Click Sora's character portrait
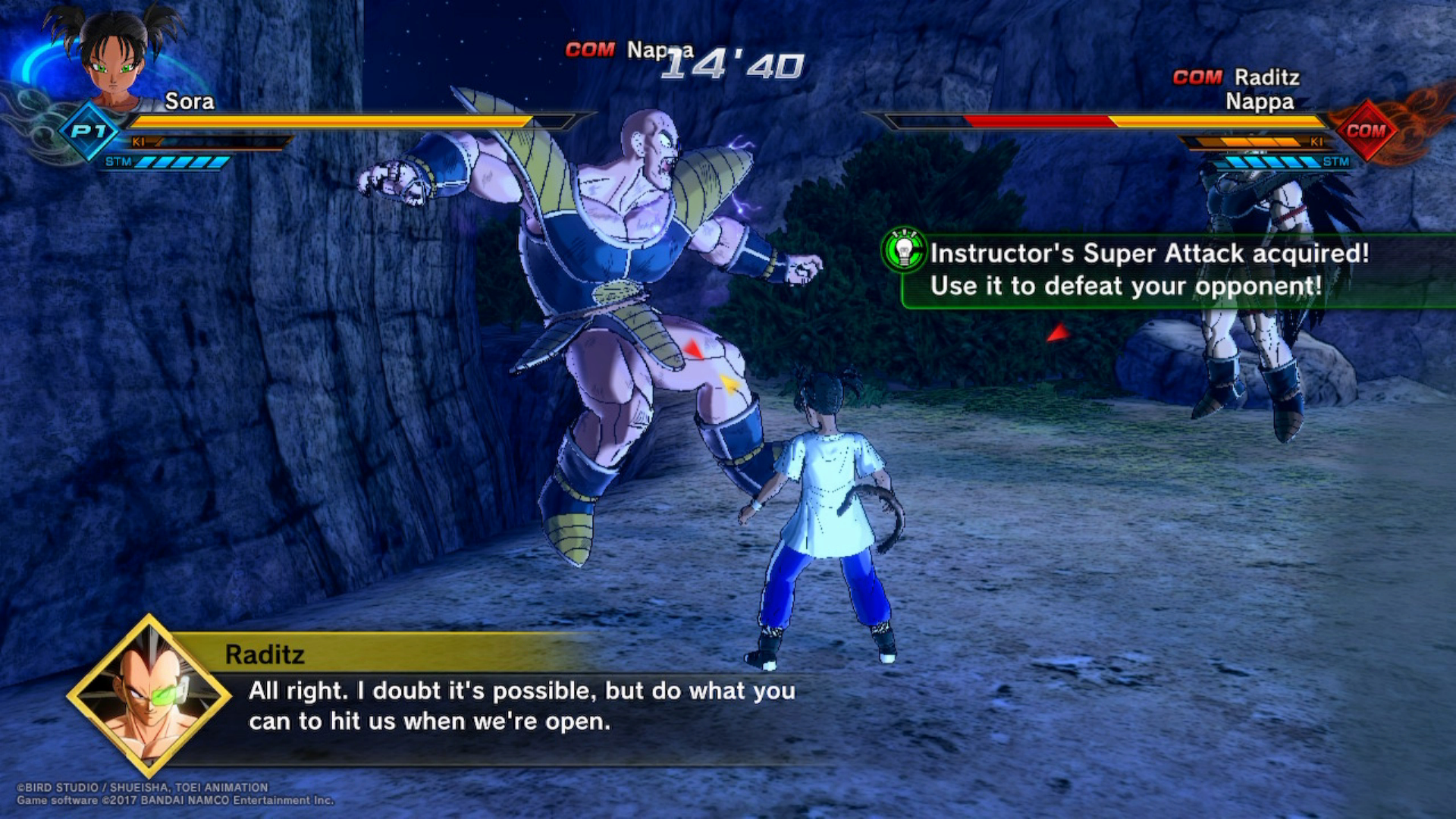Image resolution: width=1456 pixels, height=819 pixels. click(115, 55)
